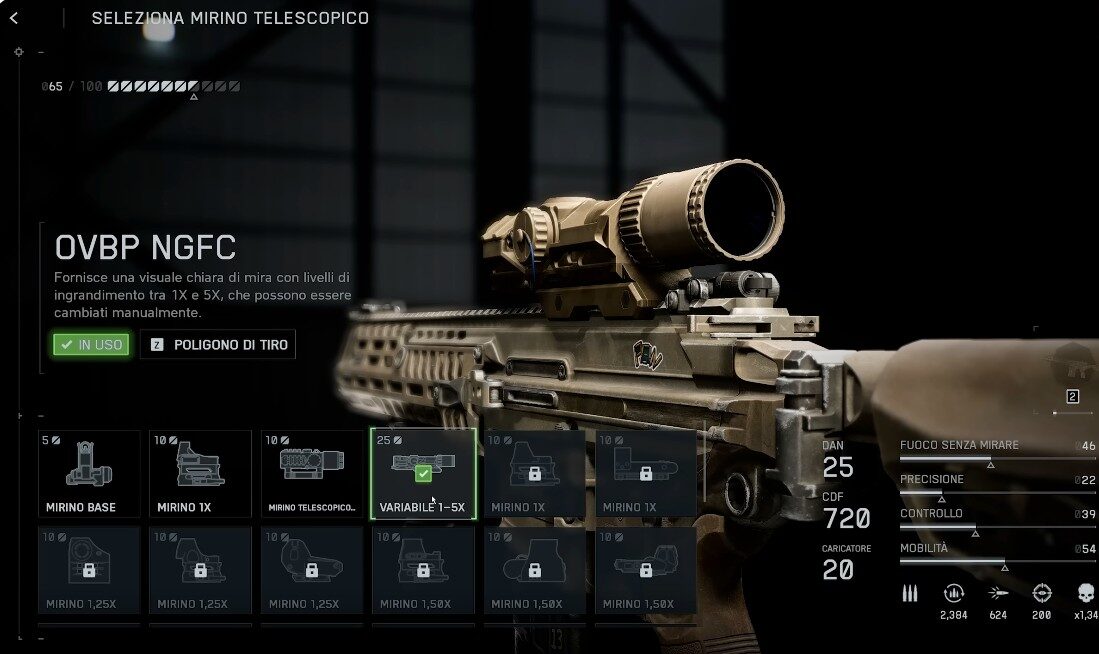Click the green IN USO button
The image size is (1099, 654).
coord(91,345)
